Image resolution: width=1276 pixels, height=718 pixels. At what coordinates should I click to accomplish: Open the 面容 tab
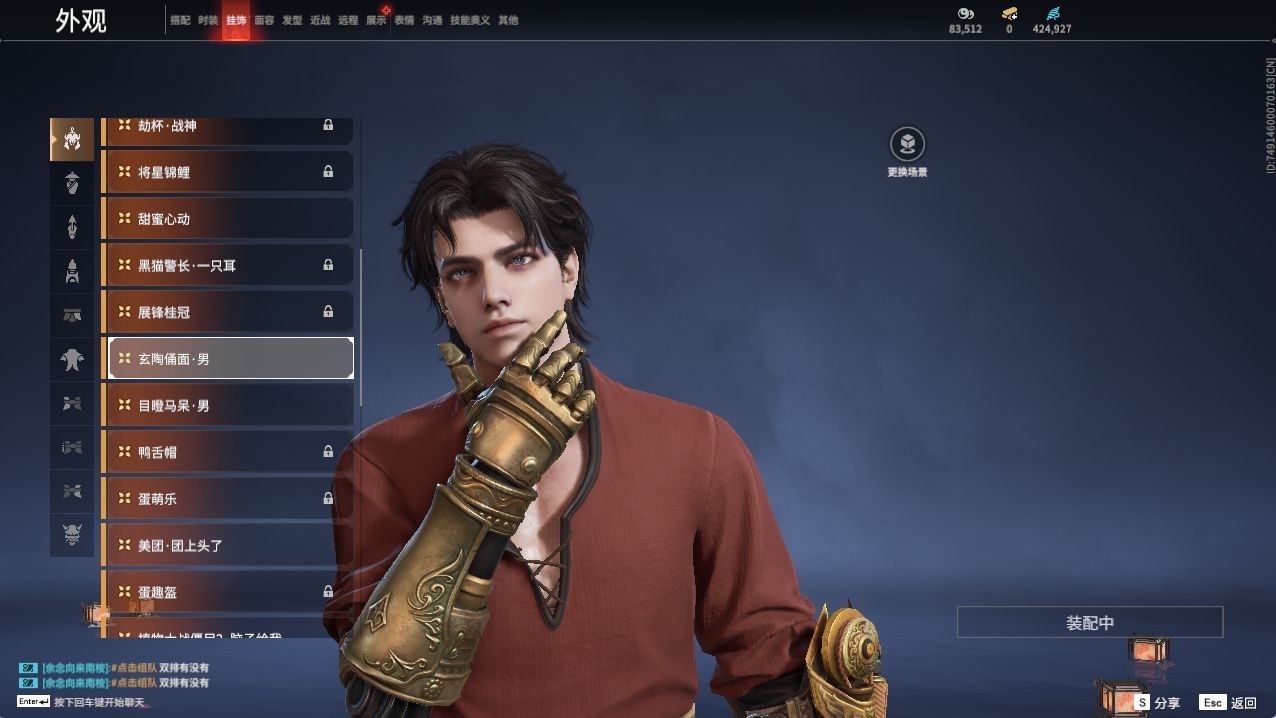pos(264,20)
